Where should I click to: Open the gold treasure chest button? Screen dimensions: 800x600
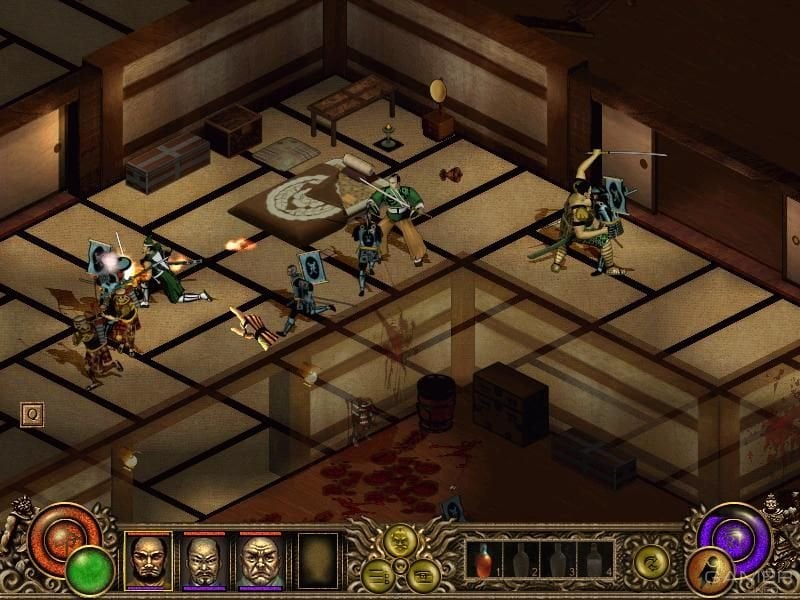(422, 574)
